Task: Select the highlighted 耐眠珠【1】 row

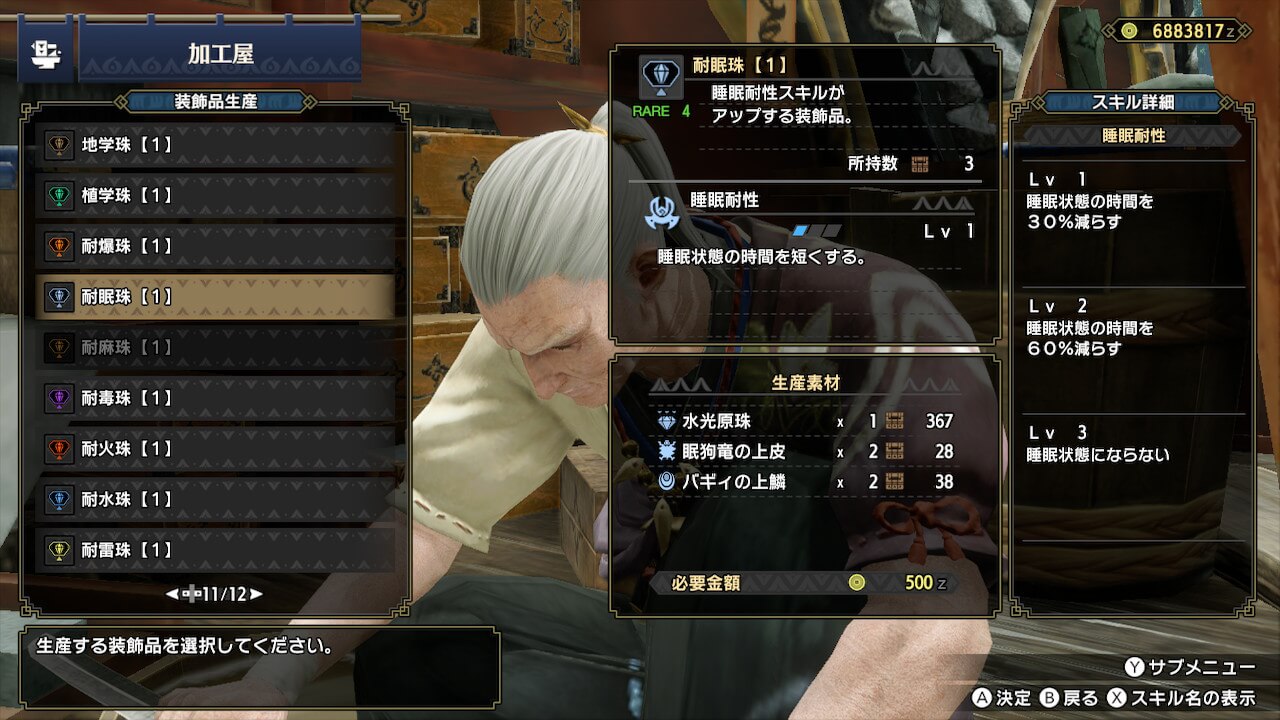Action: [x=215, y=297]
